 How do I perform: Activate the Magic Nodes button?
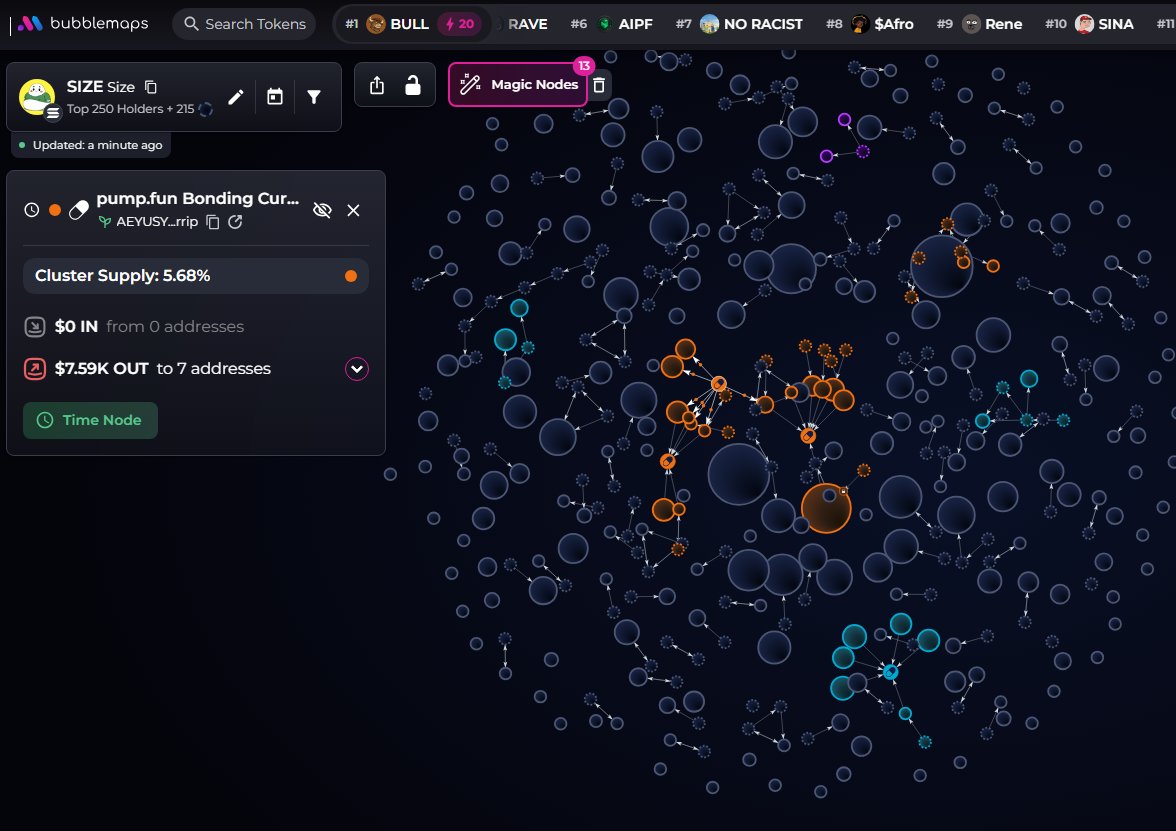[x=518, y=85]
